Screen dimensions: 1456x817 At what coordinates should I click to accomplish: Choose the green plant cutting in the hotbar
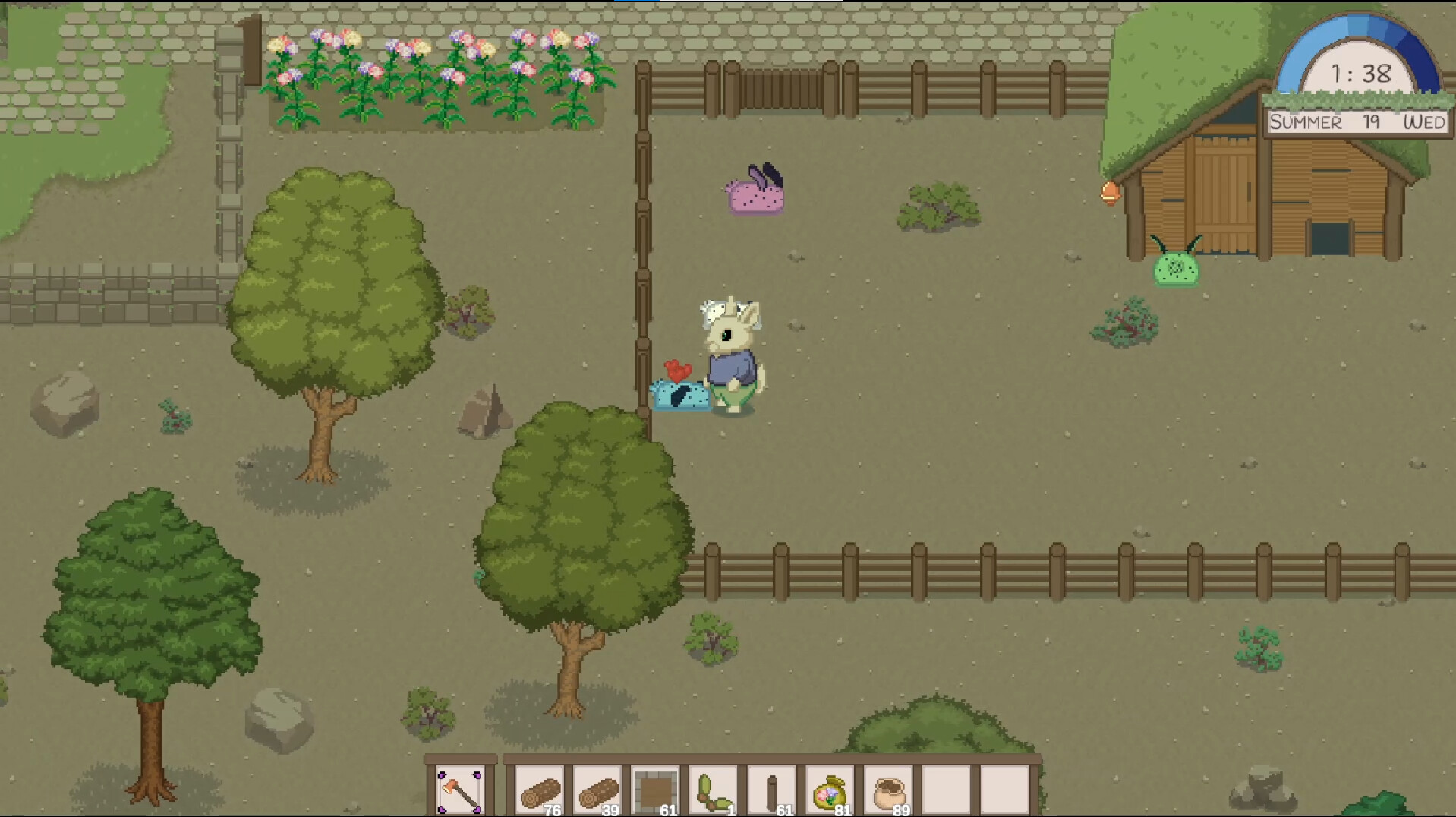[714, 788]
